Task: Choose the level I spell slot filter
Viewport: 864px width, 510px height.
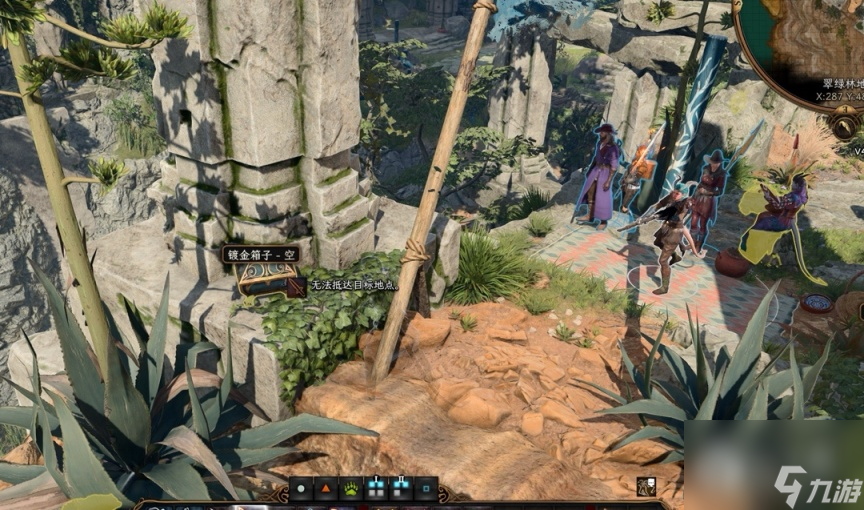Action: tap(376, 489)
